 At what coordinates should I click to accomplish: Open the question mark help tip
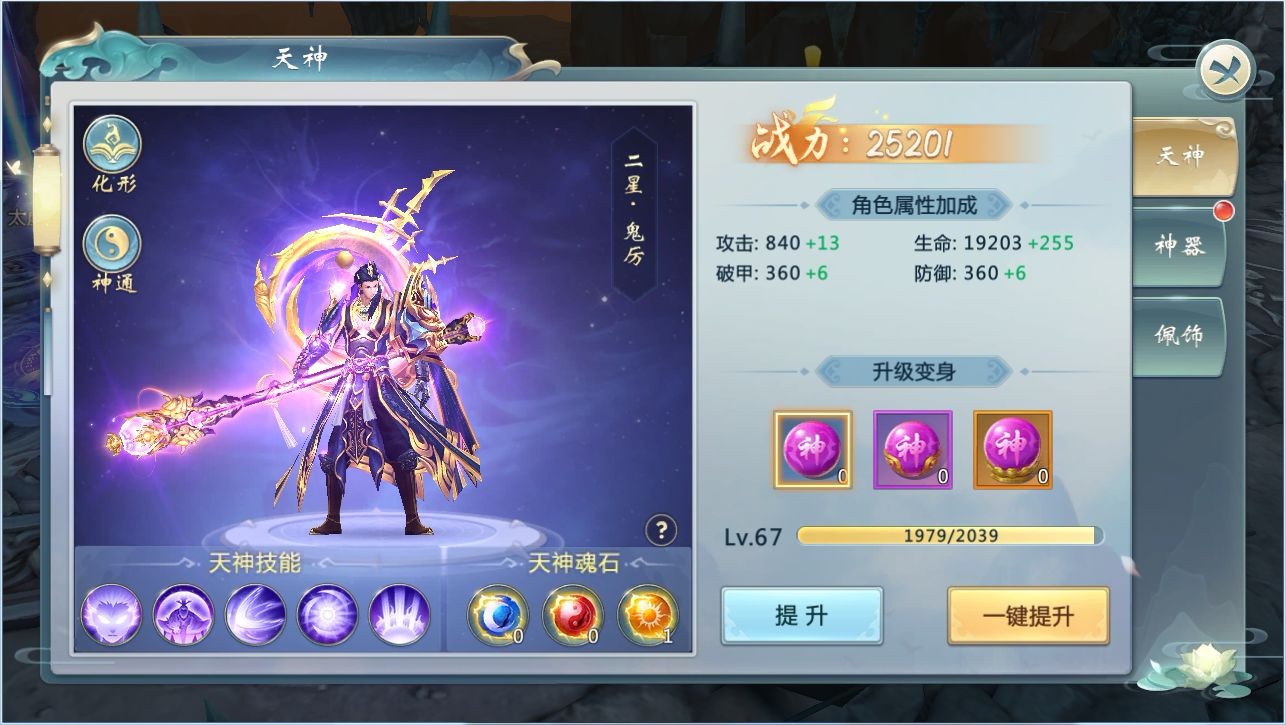pos(661,530)
